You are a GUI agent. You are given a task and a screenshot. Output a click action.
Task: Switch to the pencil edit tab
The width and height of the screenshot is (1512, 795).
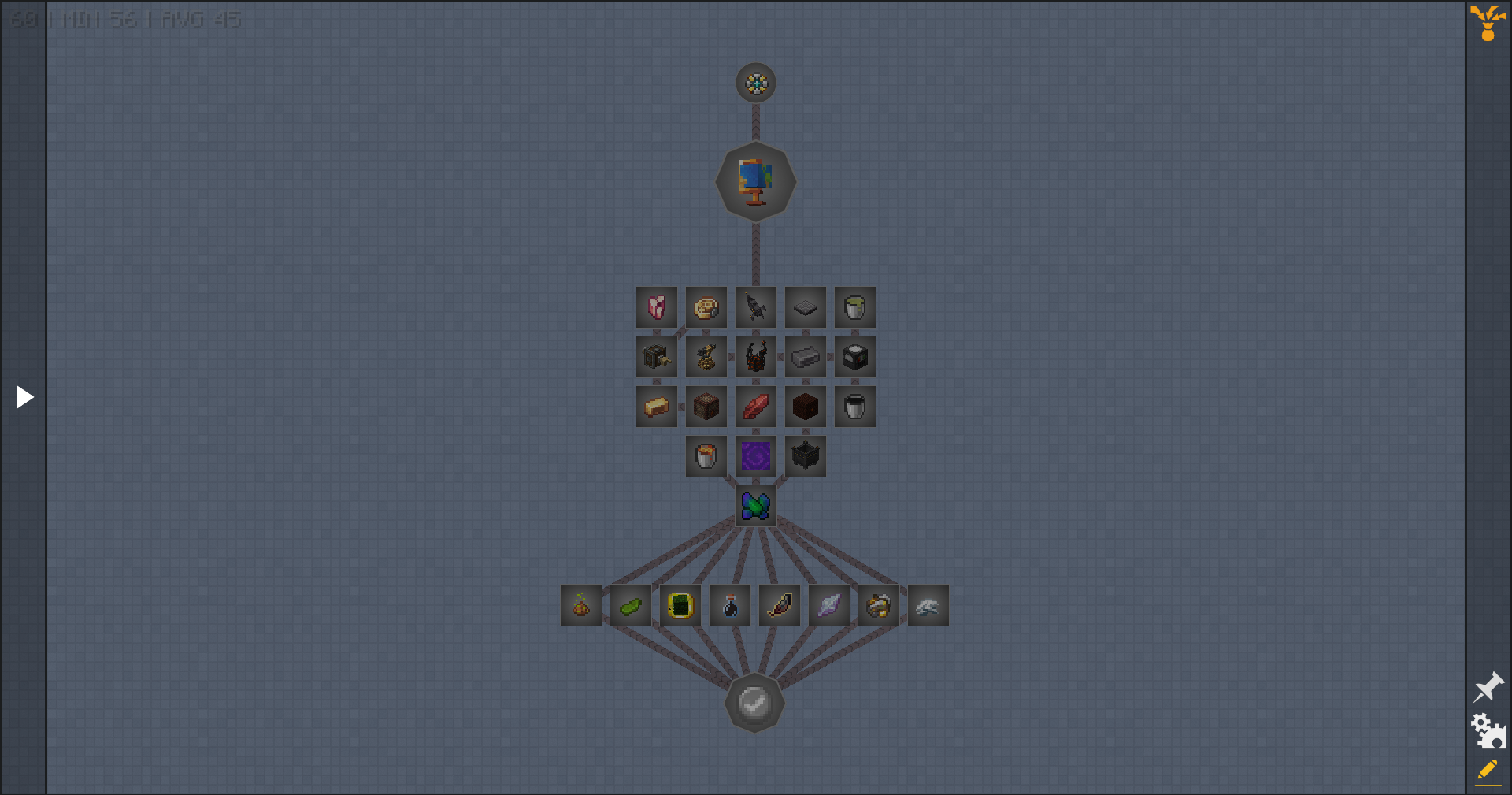(1488, 771)
